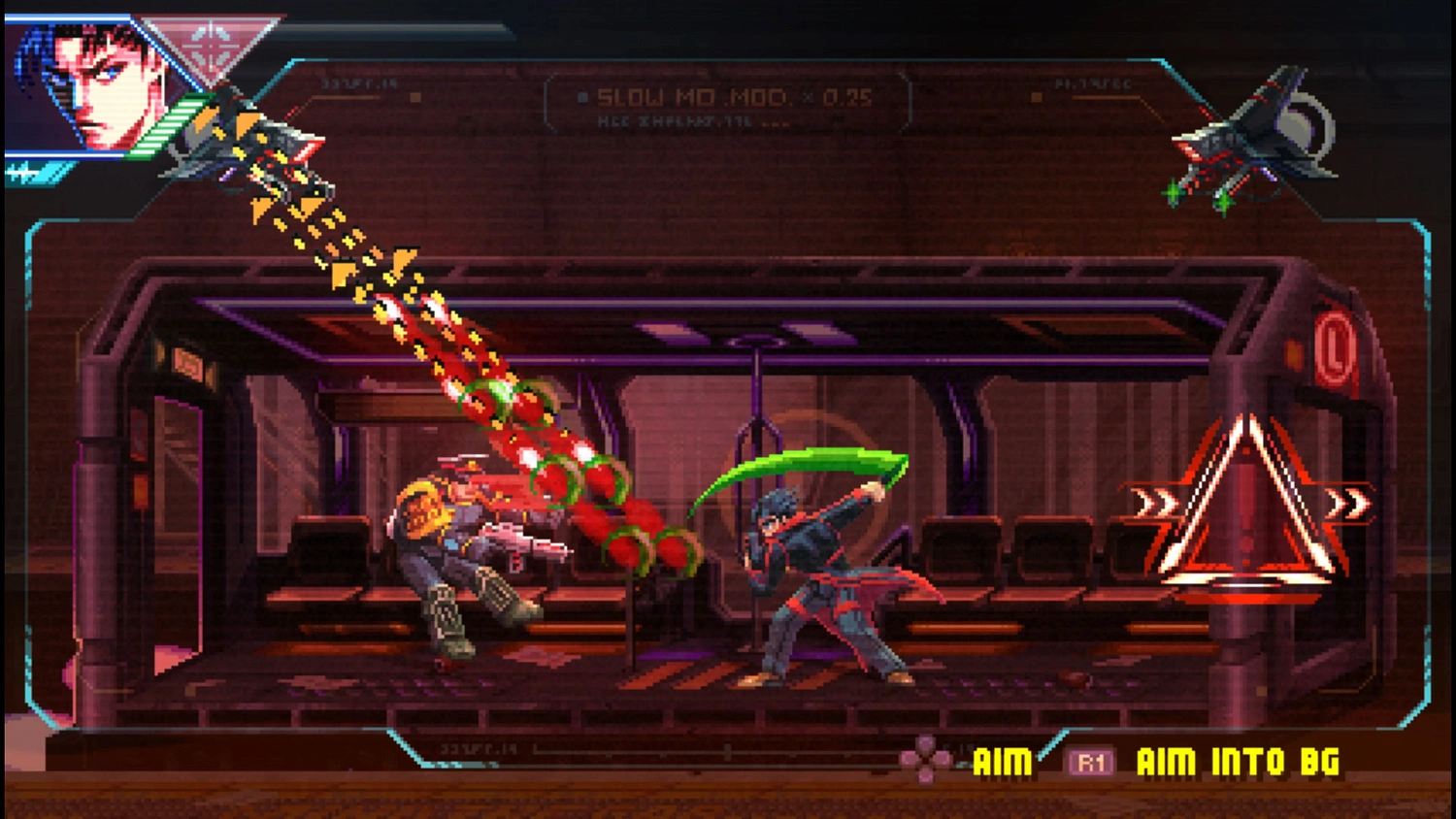This screenshot has width=1456, height=819.
Task: Click the crosshair targeting reticle emblem
Action: pos(211,45)
